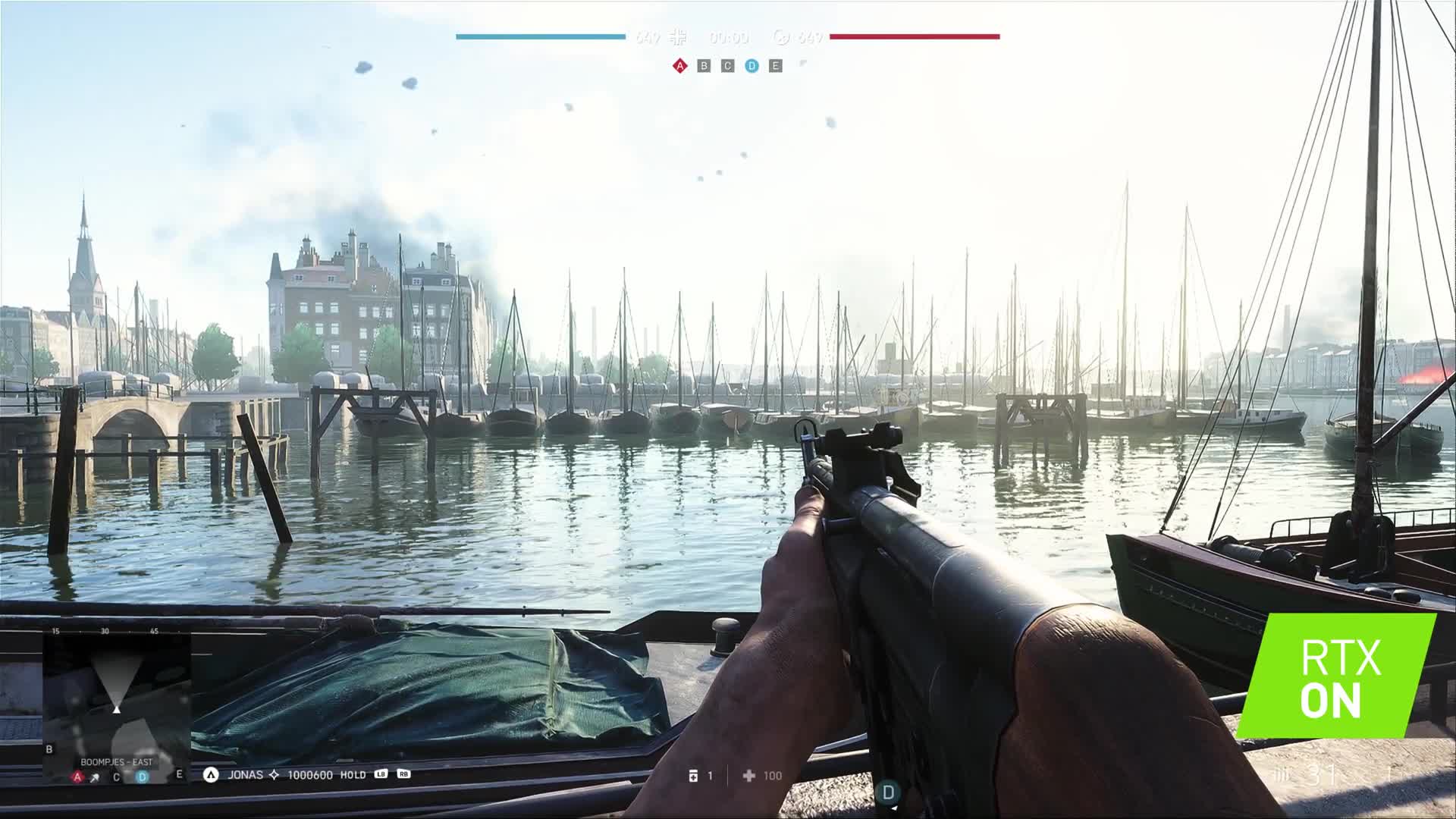Select objective A flag in top objective row
Screen dimensions: 1456x819
(680, 66)
